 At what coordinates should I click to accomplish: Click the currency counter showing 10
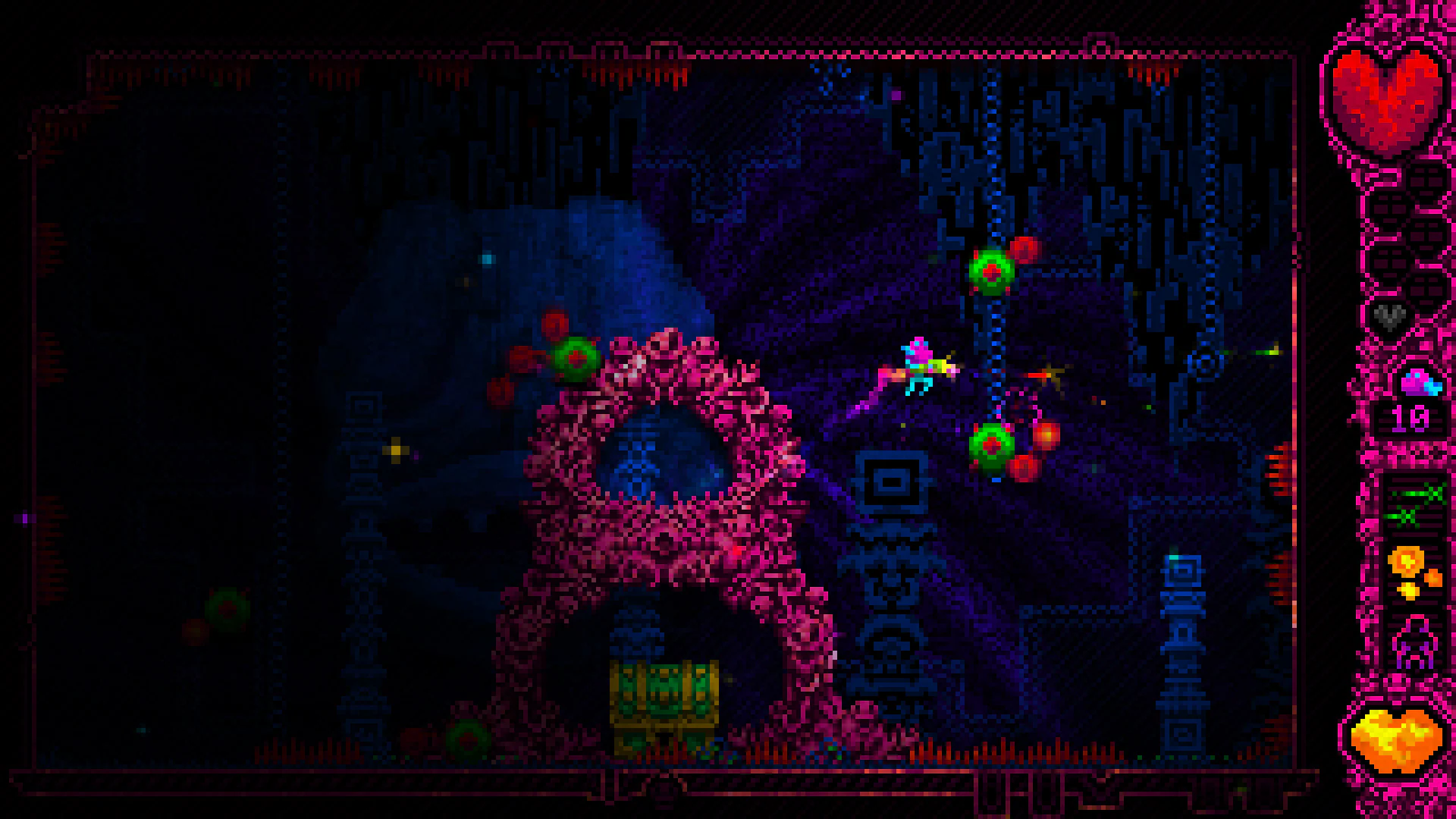1409,417
